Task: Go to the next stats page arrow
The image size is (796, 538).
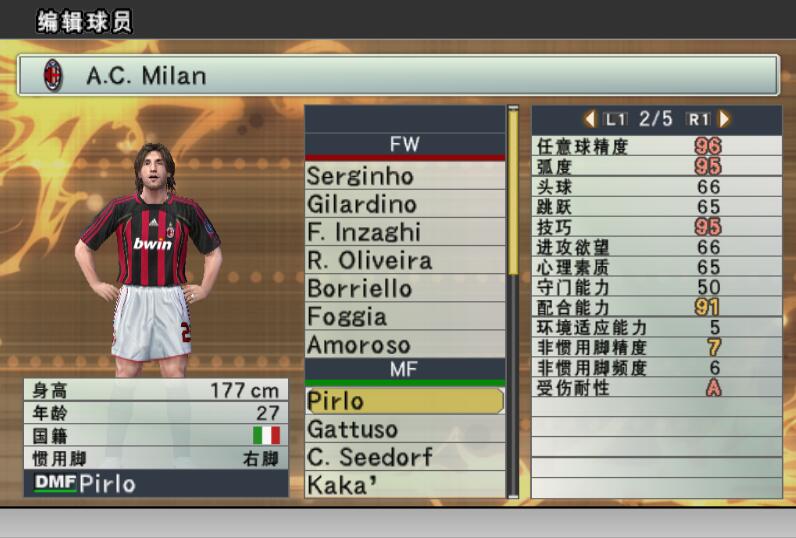Action: point(724,119)
